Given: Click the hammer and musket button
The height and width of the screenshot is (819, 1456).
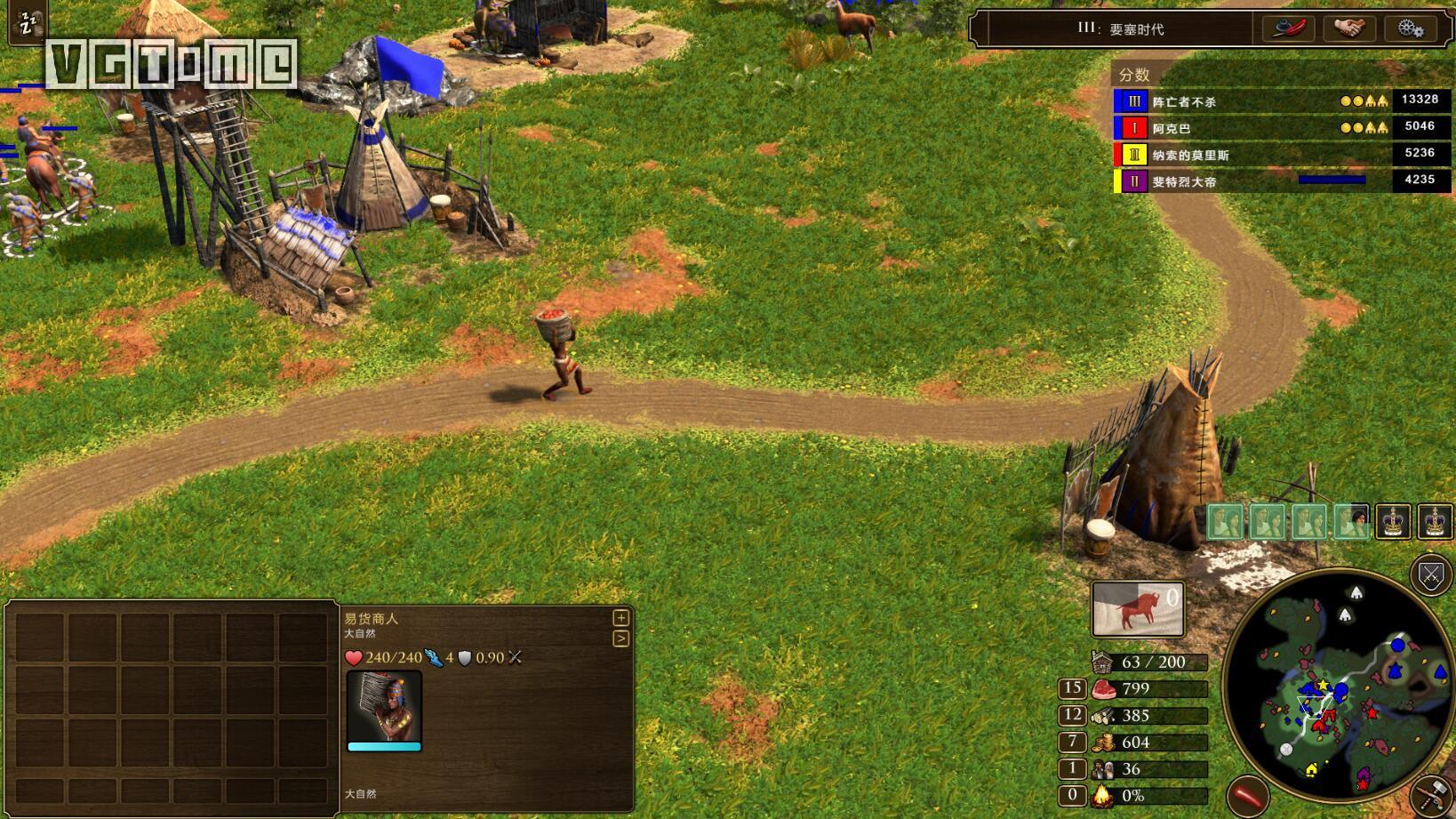Looking at the screenshot, I should (1432, 794).
